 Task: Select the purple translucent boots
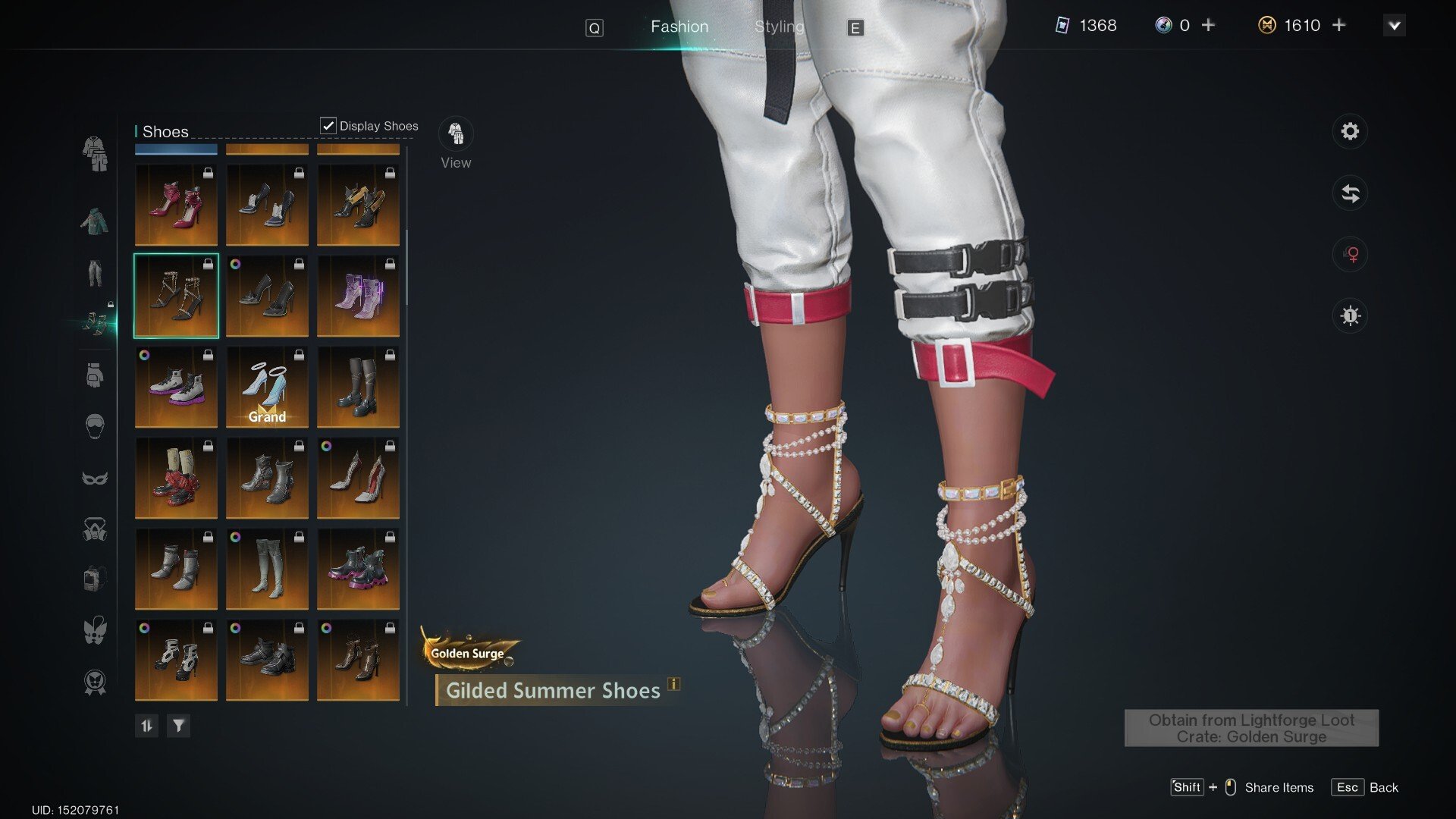click(358, 296)
